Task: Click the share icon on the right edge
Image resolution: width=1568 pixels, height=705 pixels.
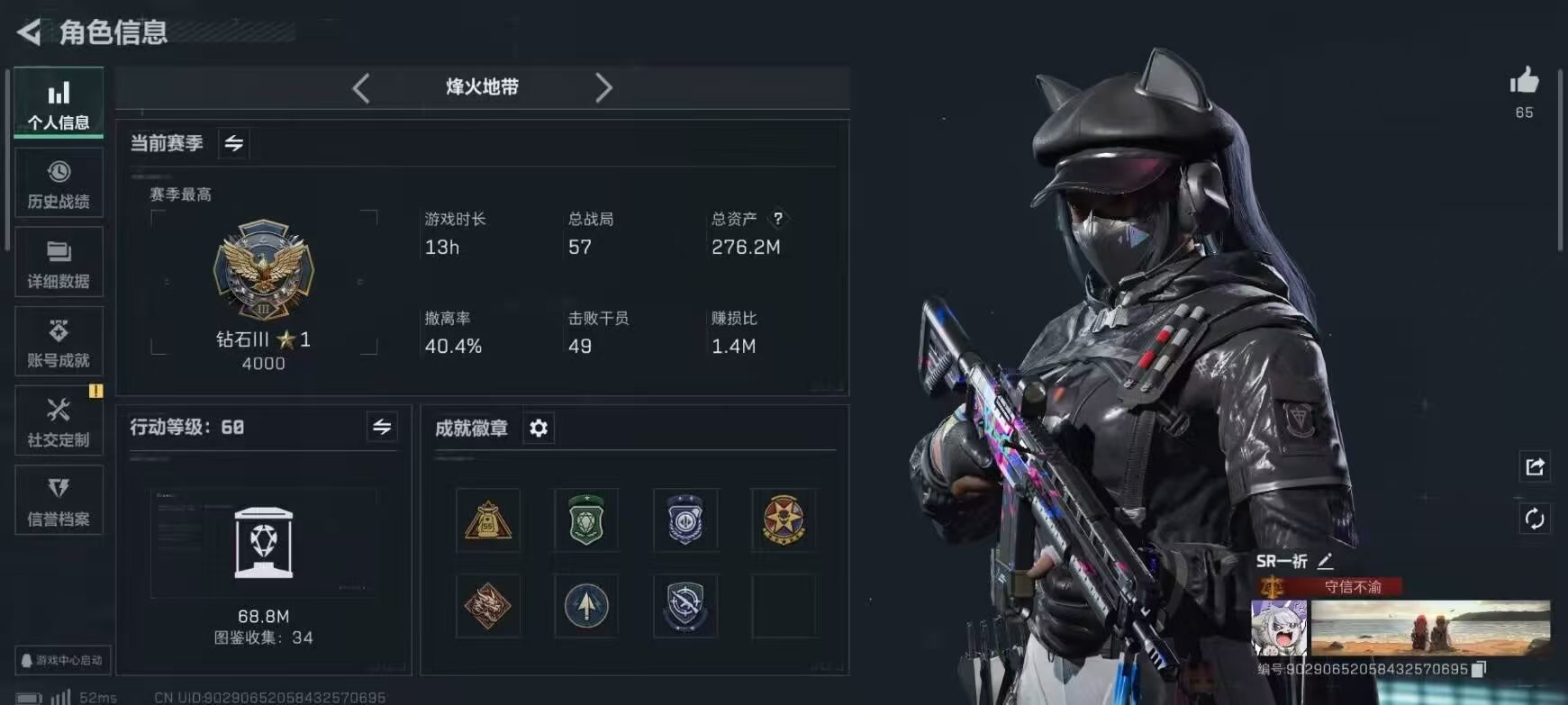Action: 1536,466
